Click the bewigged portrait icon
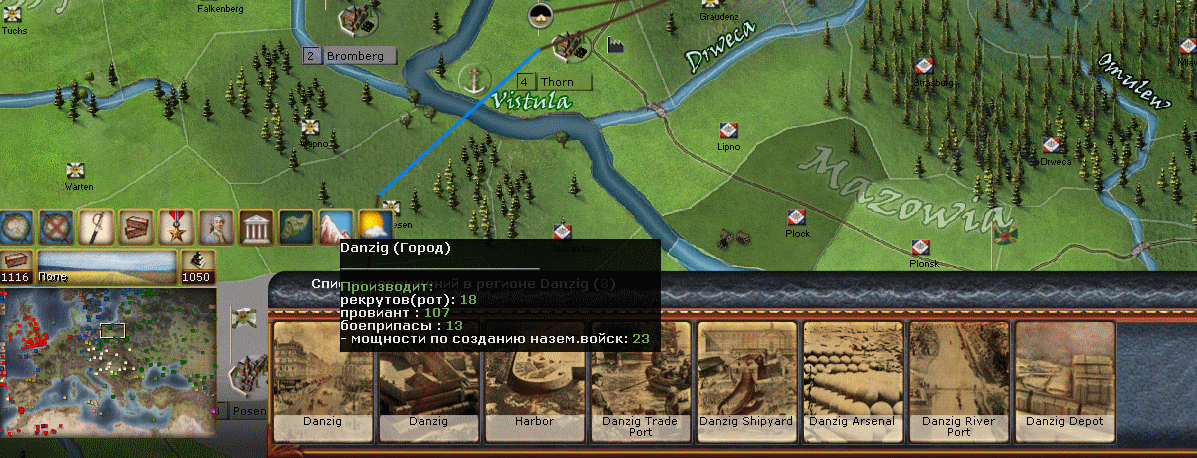Viewport: 1197px width, 458px height. click(216, 227)
